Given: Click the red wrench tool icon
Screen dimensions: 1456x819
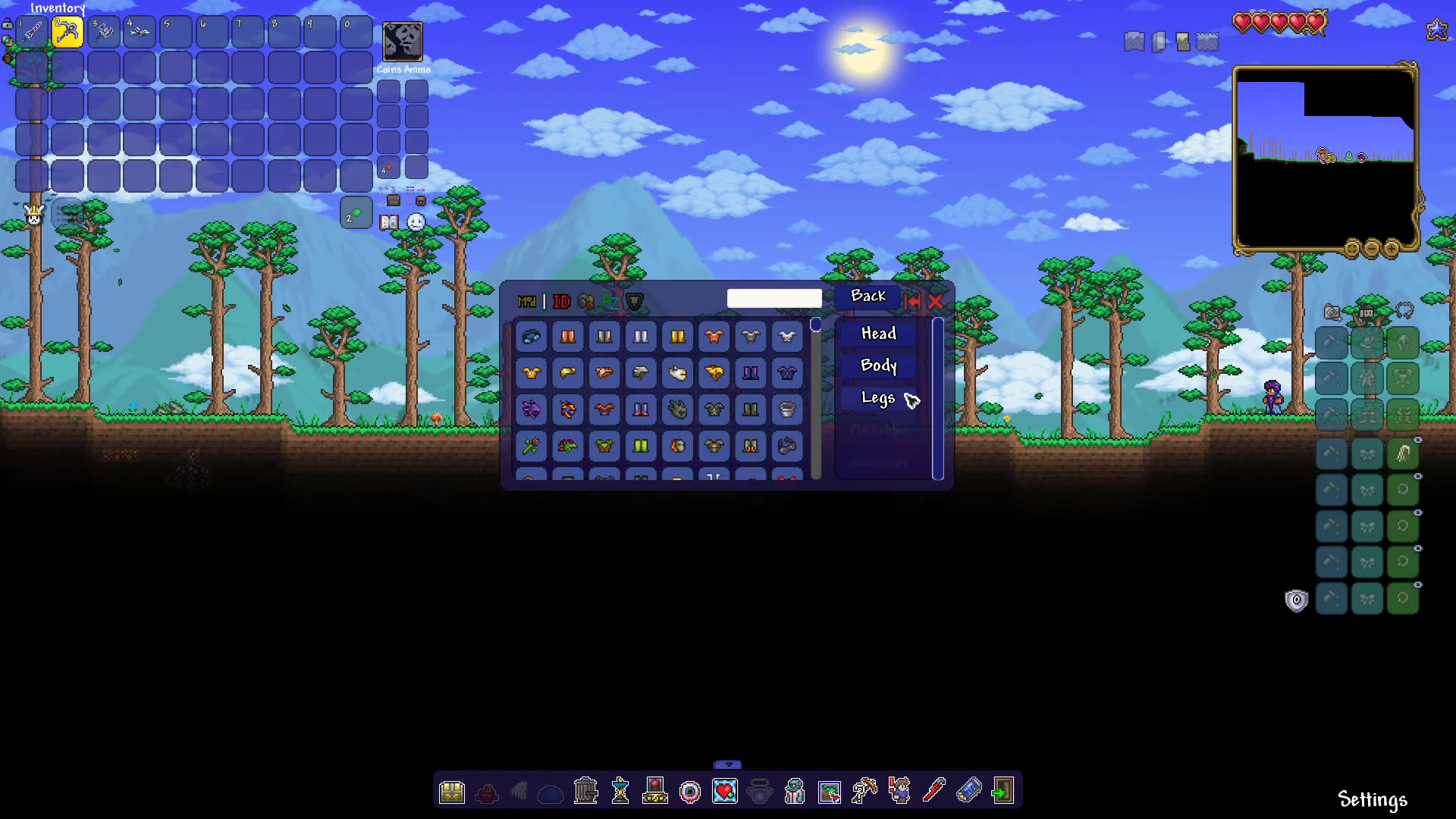Looking at the screenshot, I should 934,791.
